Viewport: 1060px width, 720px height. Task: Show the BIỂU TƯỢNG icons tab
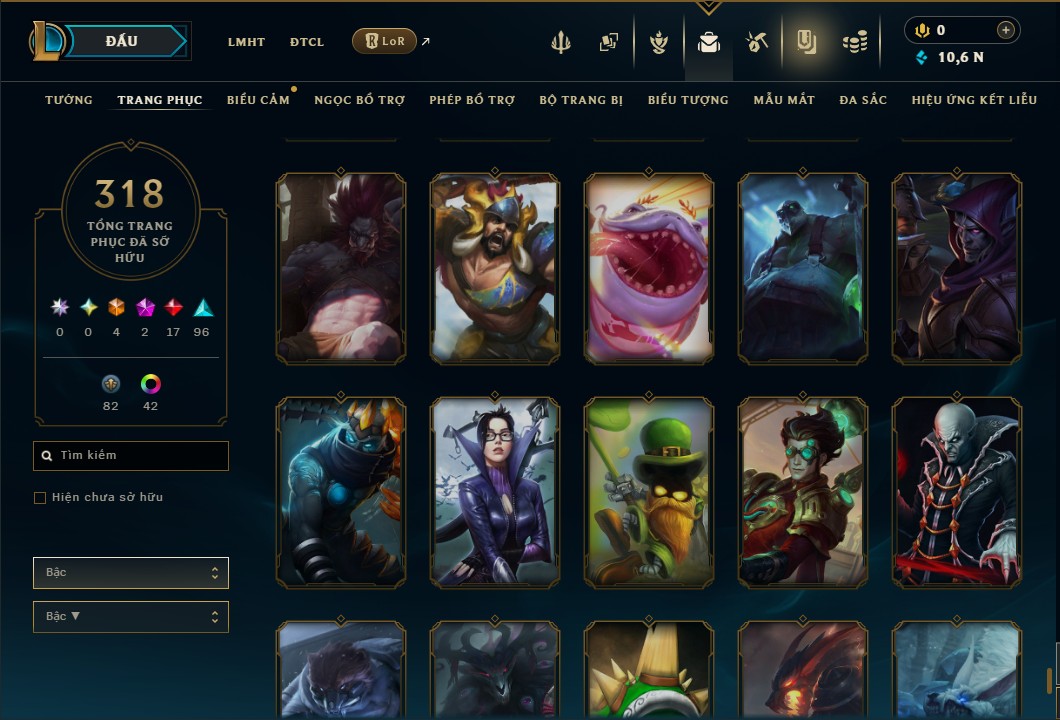(688, 100)
